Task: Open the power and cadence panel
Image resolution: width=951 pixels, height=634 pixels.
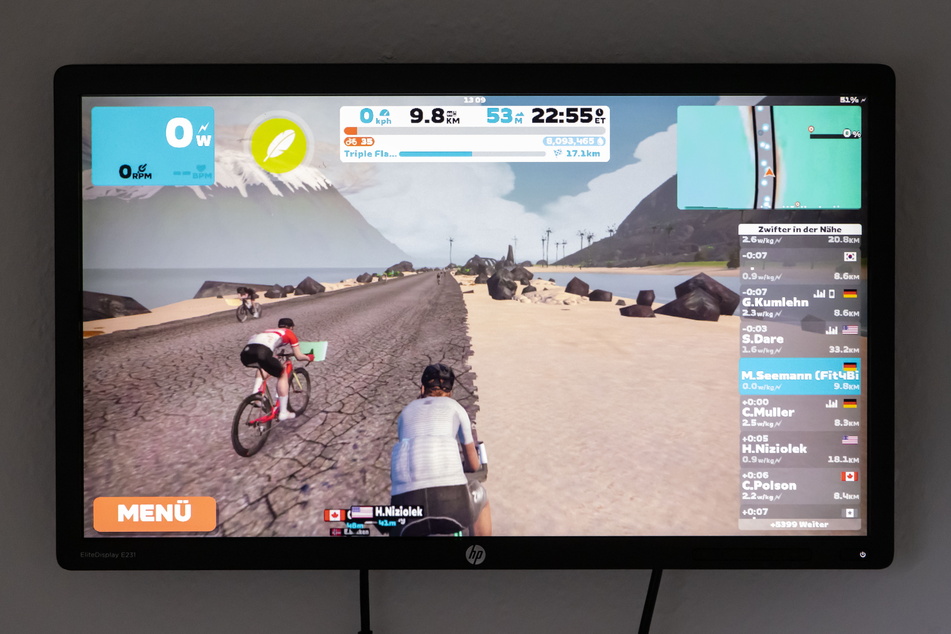Action: click(153, 146)
